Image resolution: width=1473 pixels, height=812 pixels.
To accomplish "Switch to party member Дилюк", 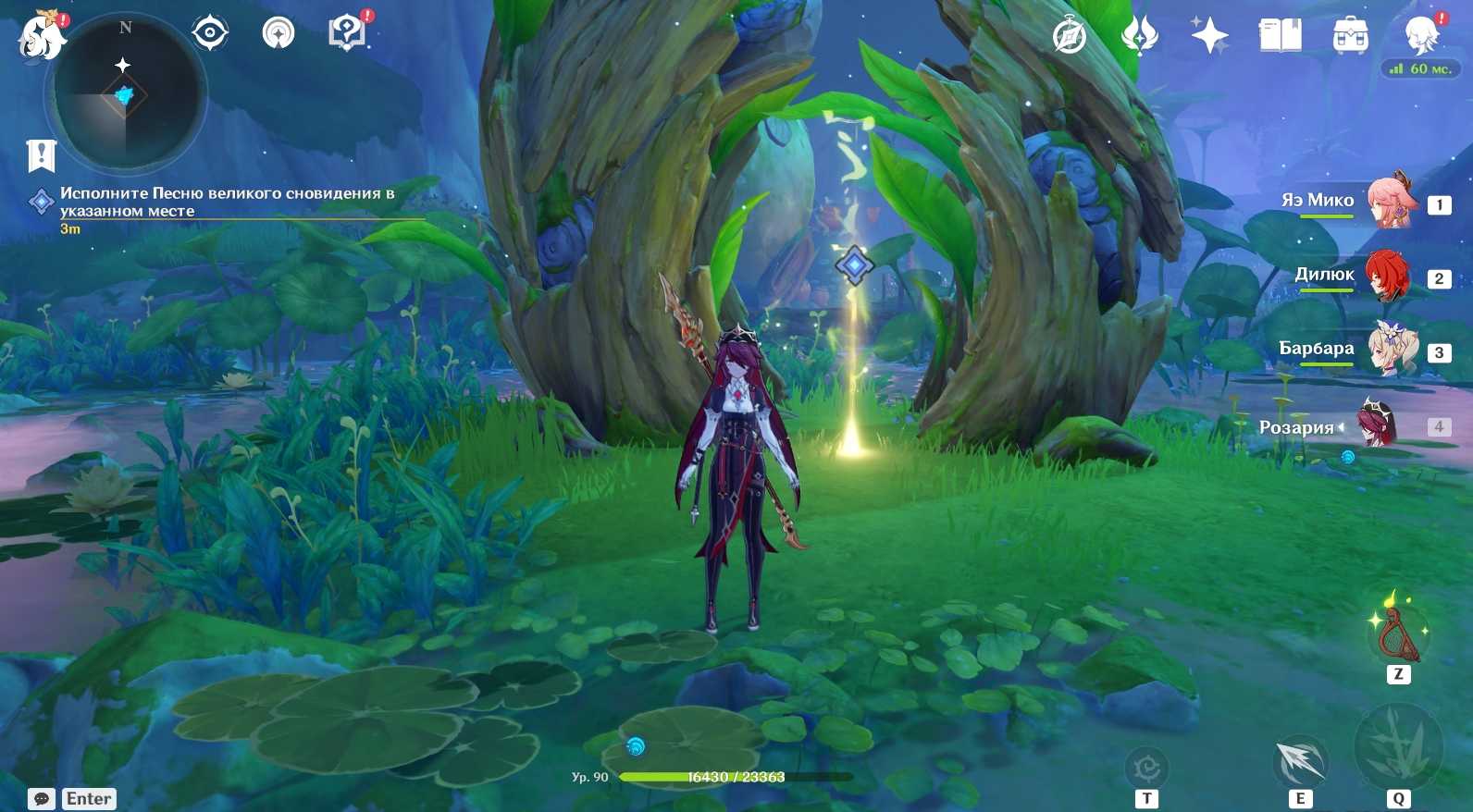I will tap(1388, 276).
